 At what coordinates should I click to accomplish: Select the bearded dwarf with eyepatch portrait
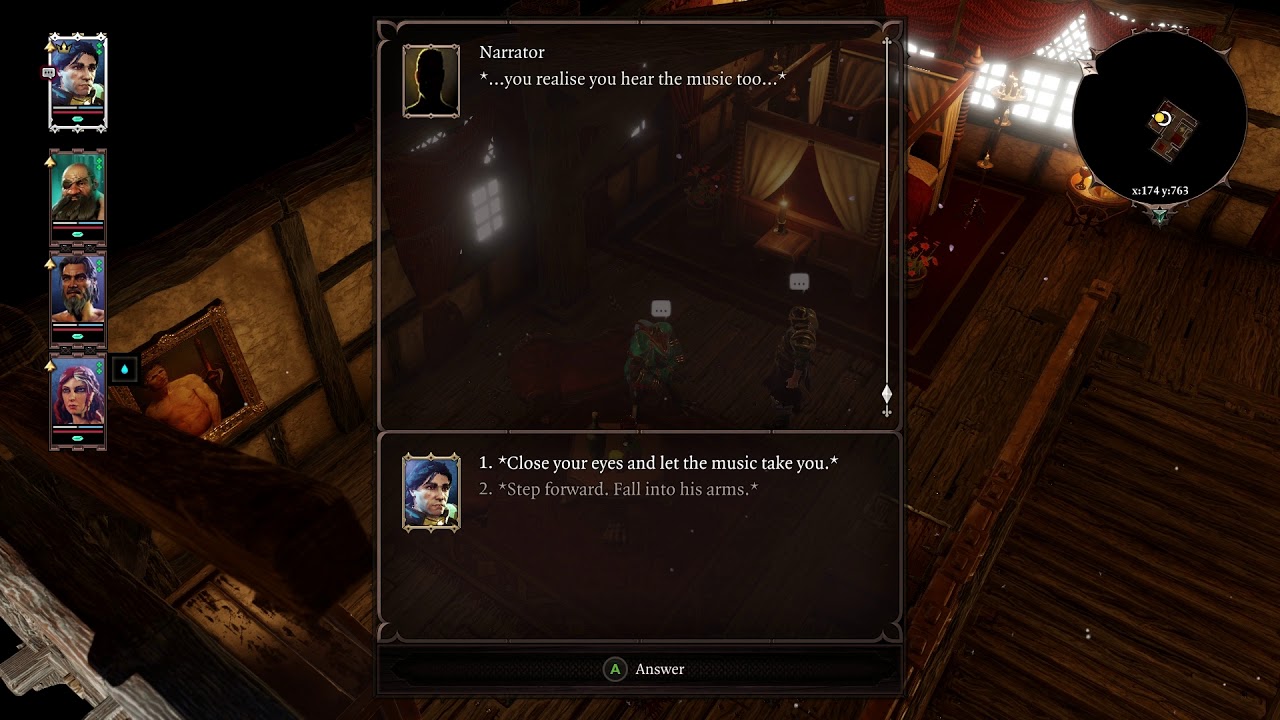[78, 192]
